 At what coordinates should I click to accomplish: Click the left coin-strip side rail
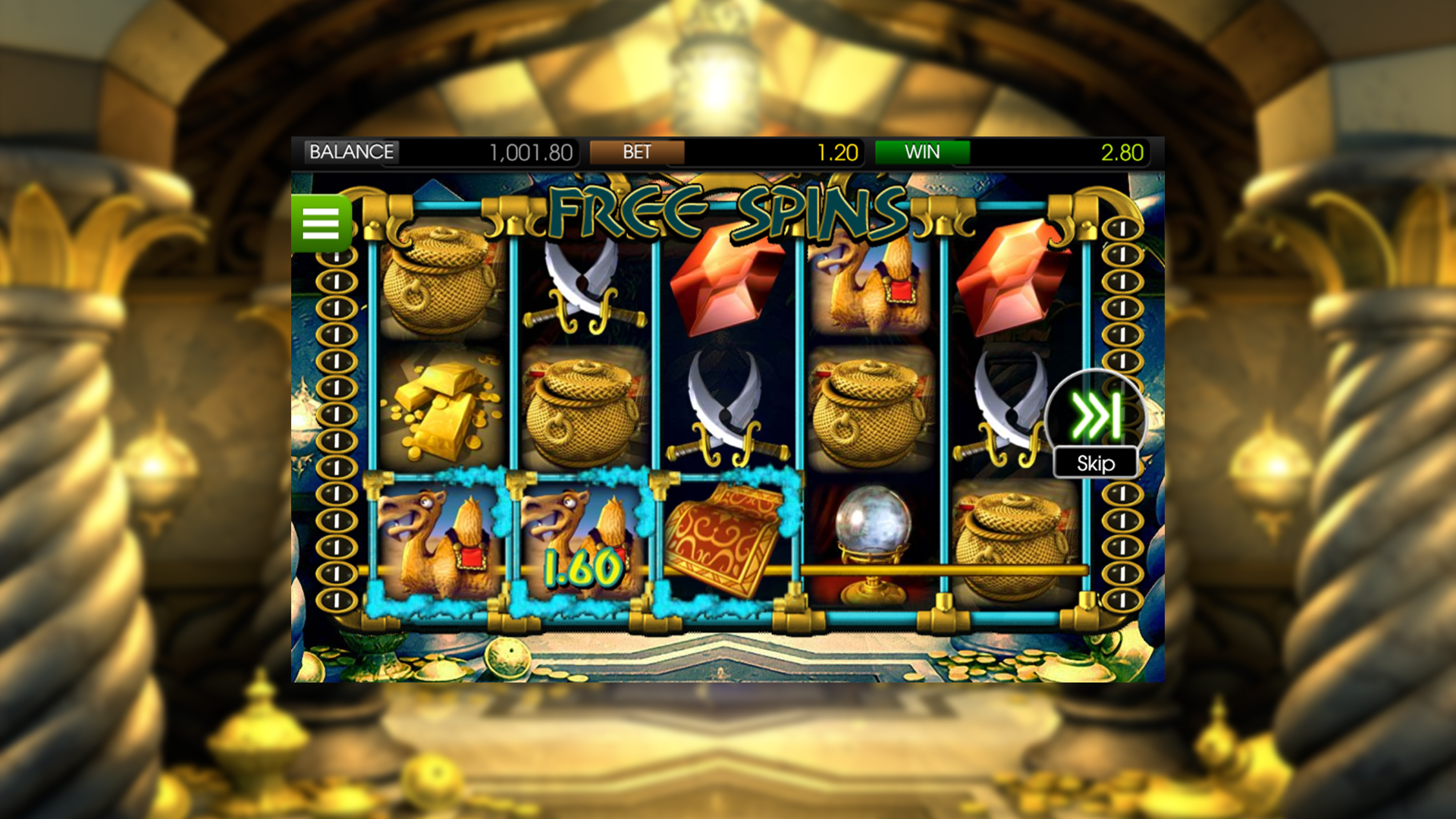click(x=336, y=417)
